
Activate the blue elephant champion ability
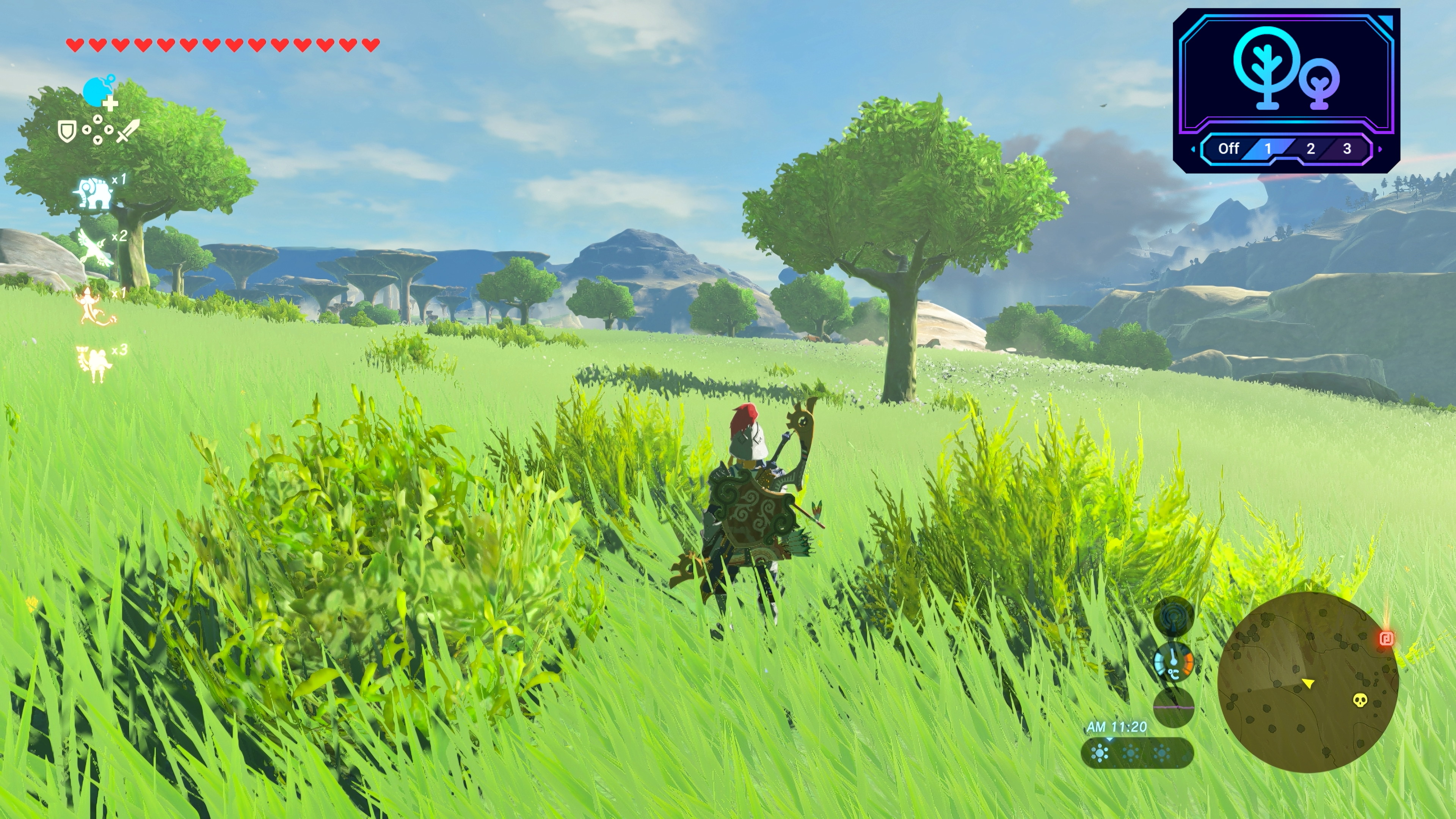[x=94, y=193]
